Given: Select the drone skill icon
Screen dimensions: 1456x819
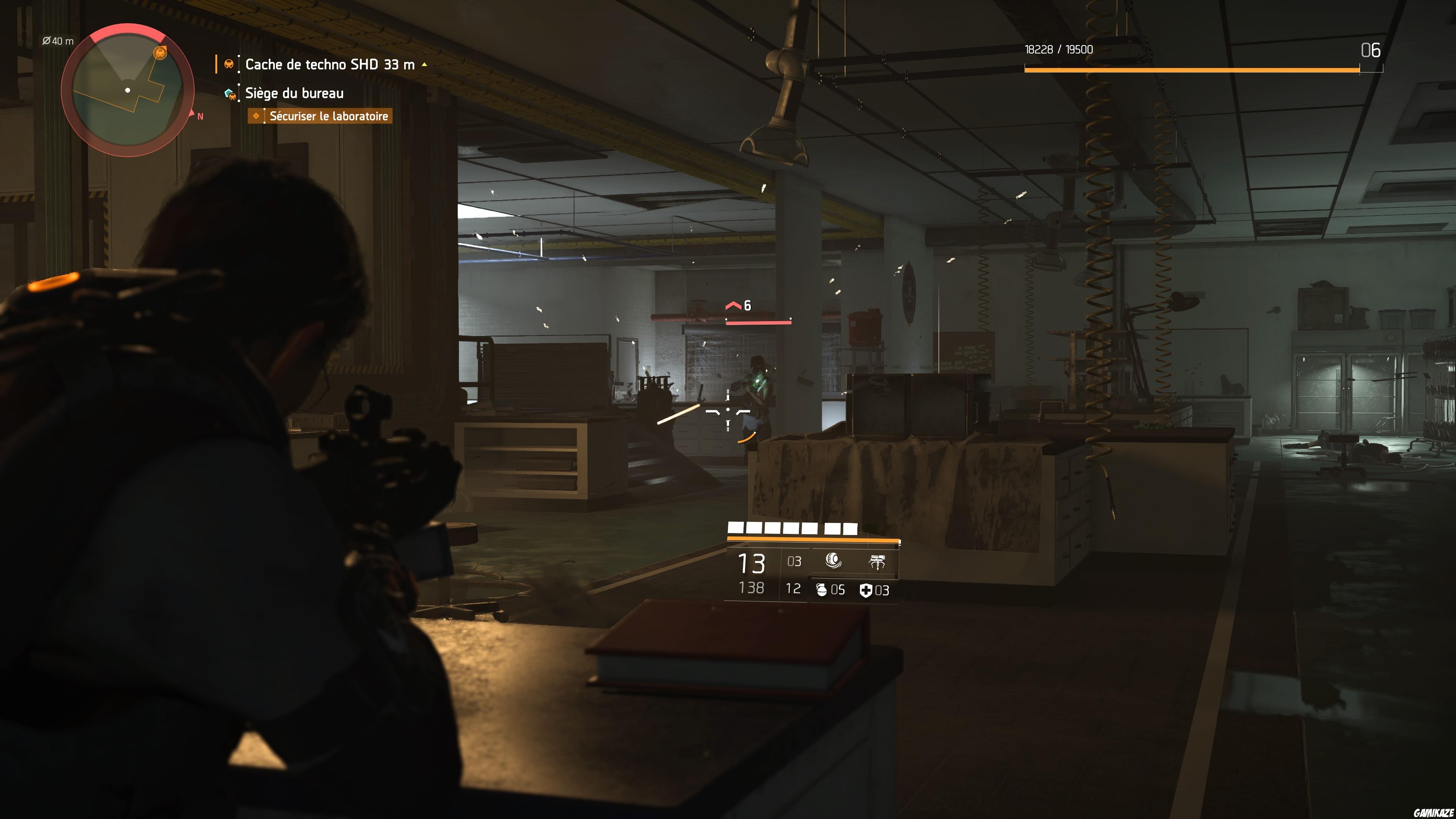Looking at the screenshot, I should (x=878, y=561).
